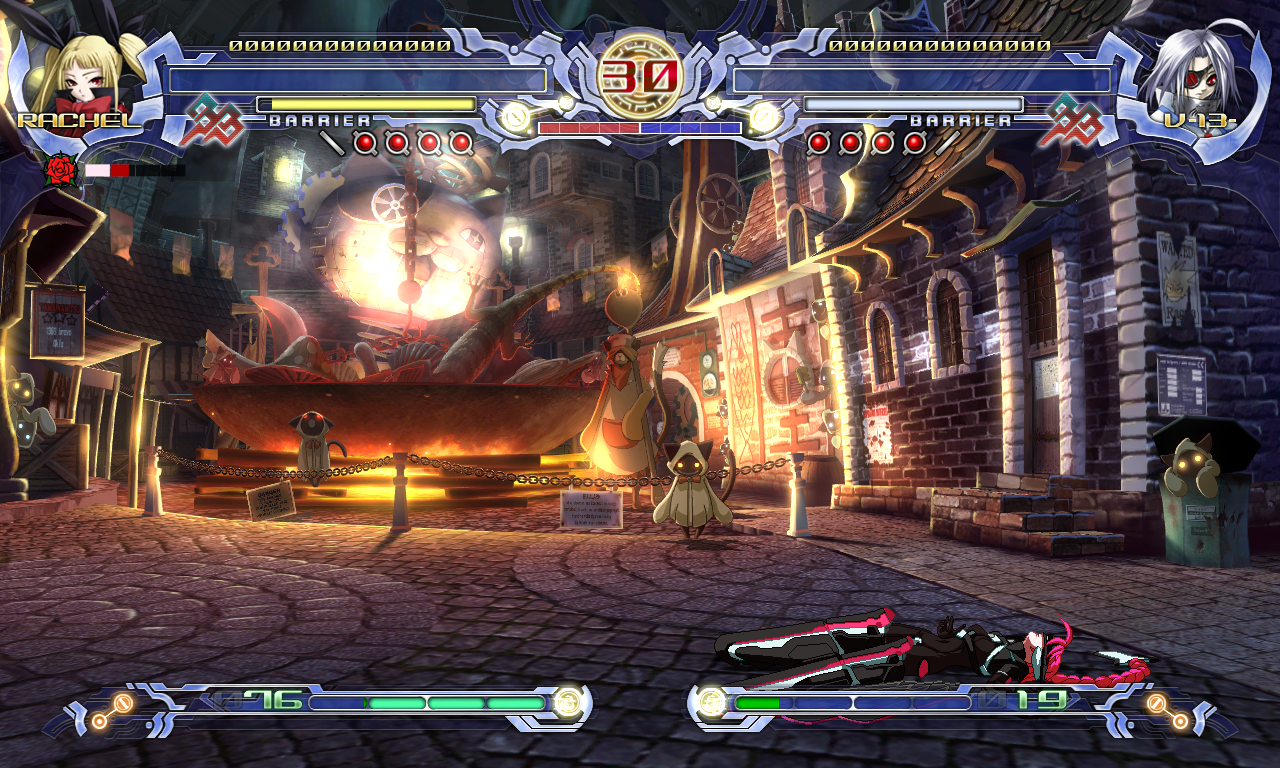Select the red rose icon under Rachel
Viewport: 1280px width, 768px height.
coord(61,171)
